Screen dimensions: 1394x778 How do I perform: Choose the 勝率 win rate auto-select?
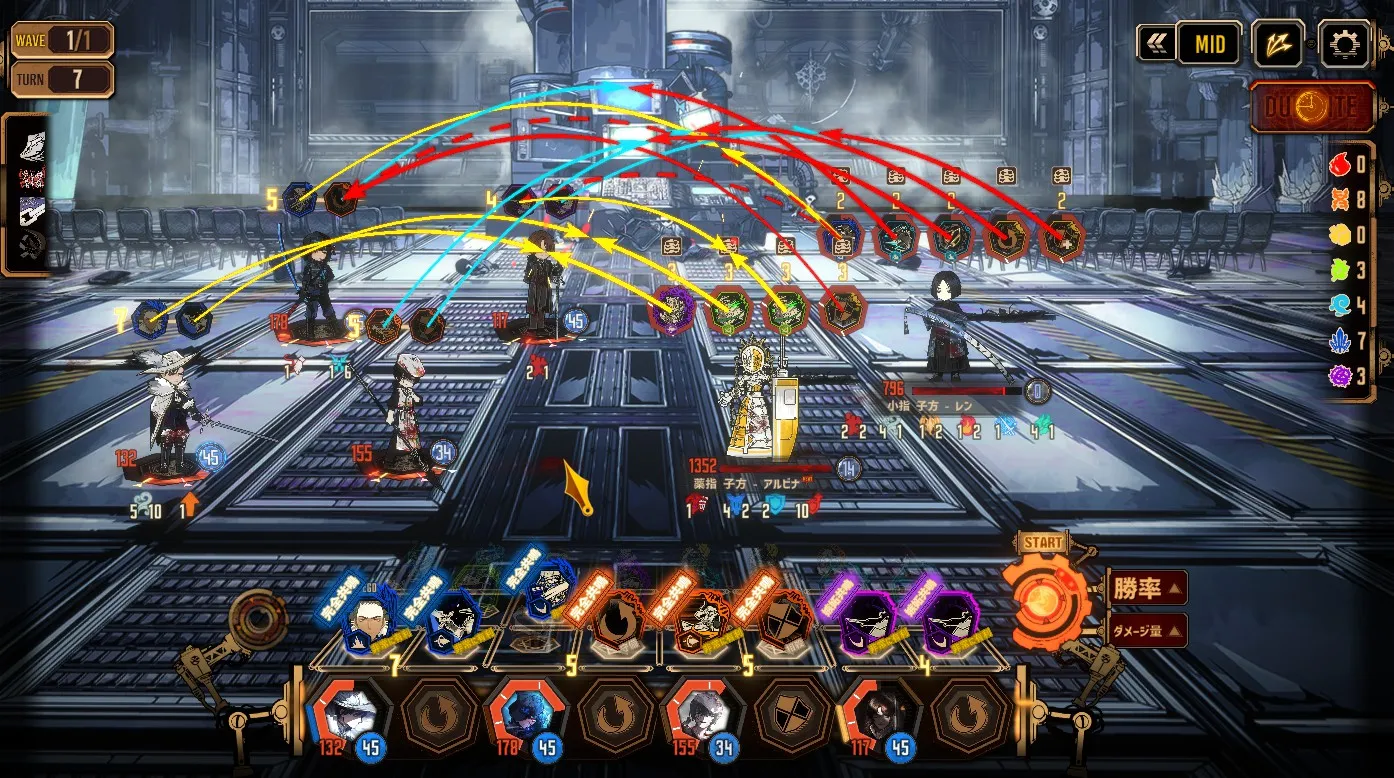pyautogui.click(x=1147, y=588)
